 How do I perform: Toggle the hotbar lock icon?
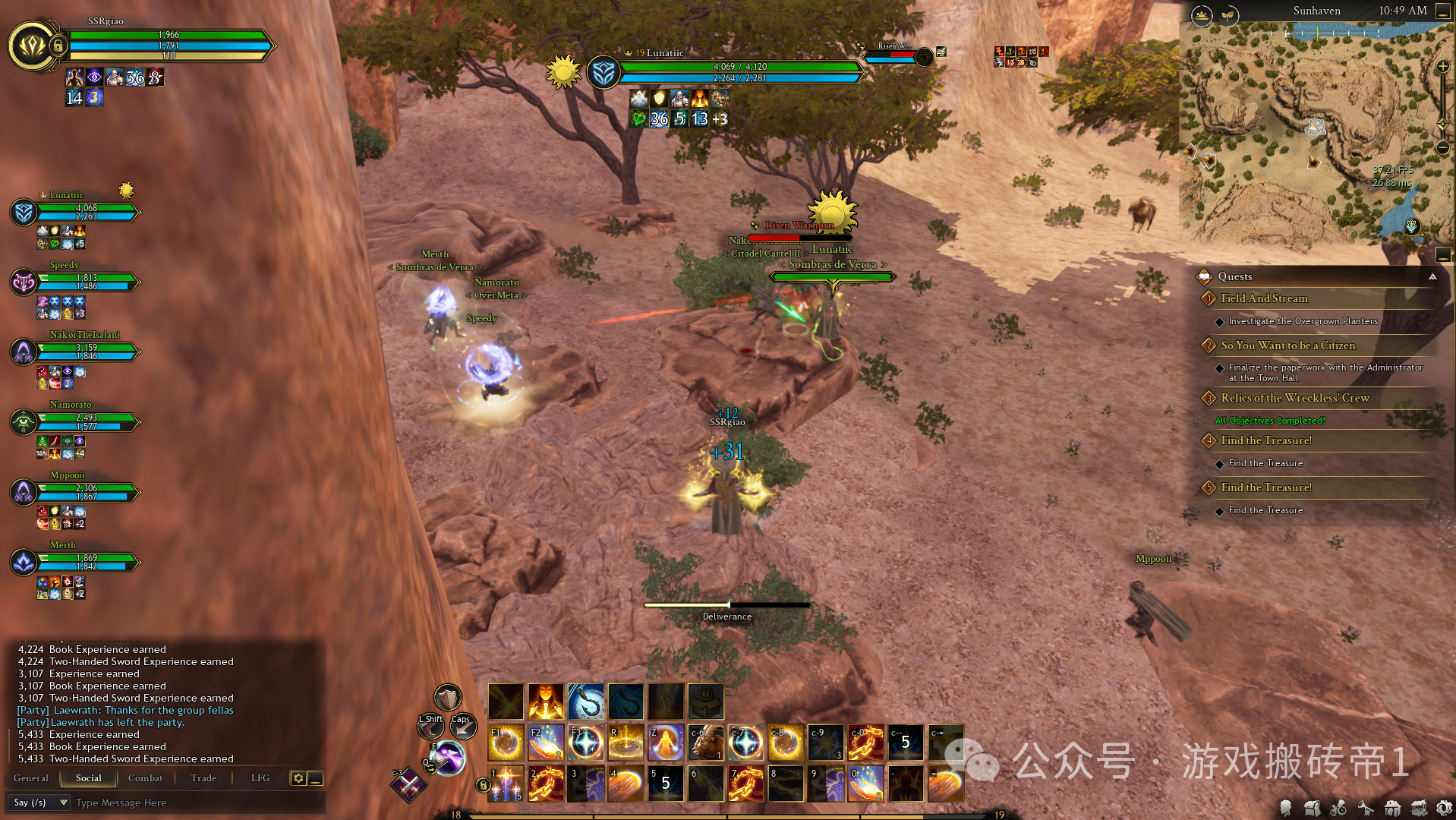coord(483,784)
